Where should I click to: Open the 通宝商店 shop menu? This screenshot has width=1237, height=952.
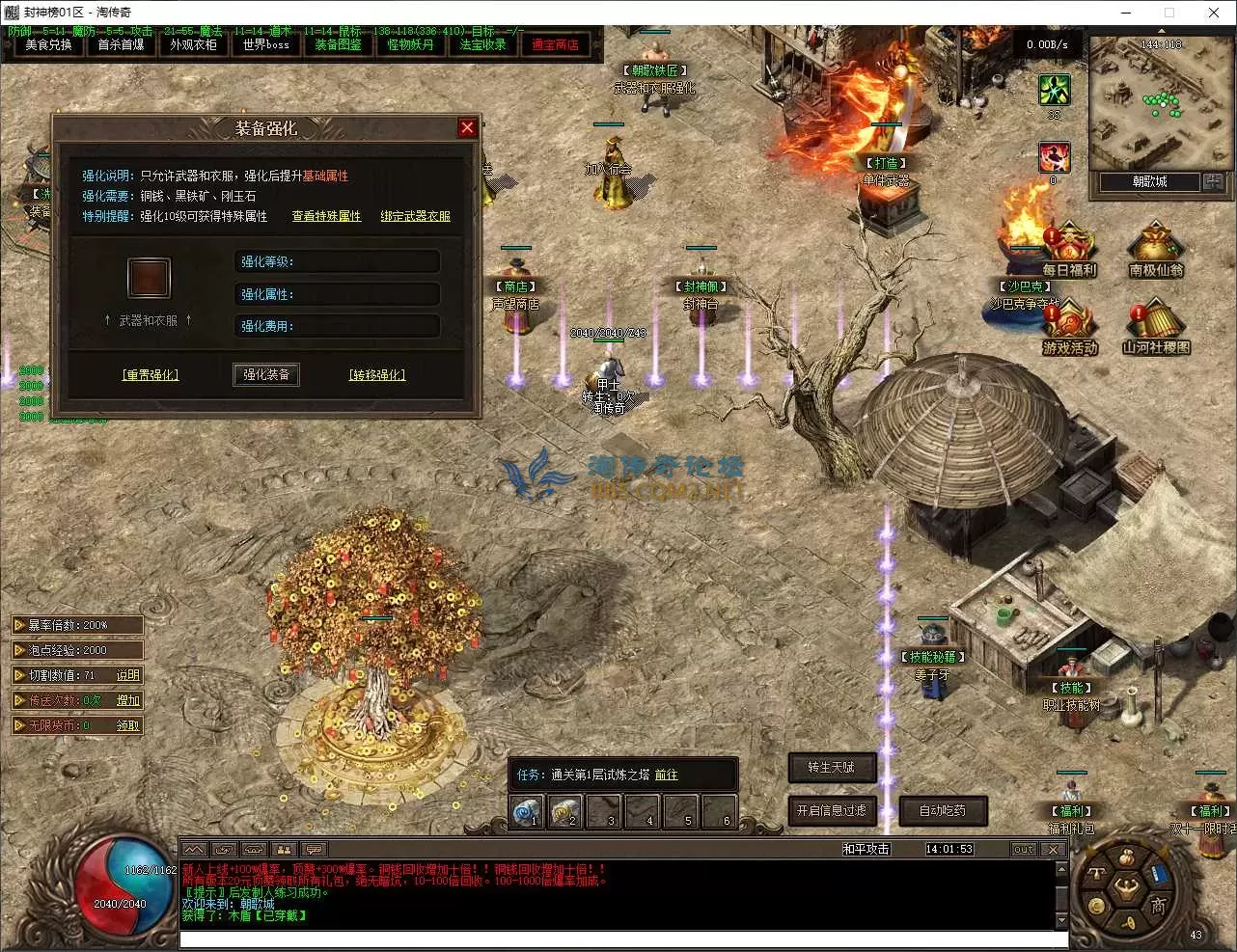pyautogui.click(x=557, y=44)
